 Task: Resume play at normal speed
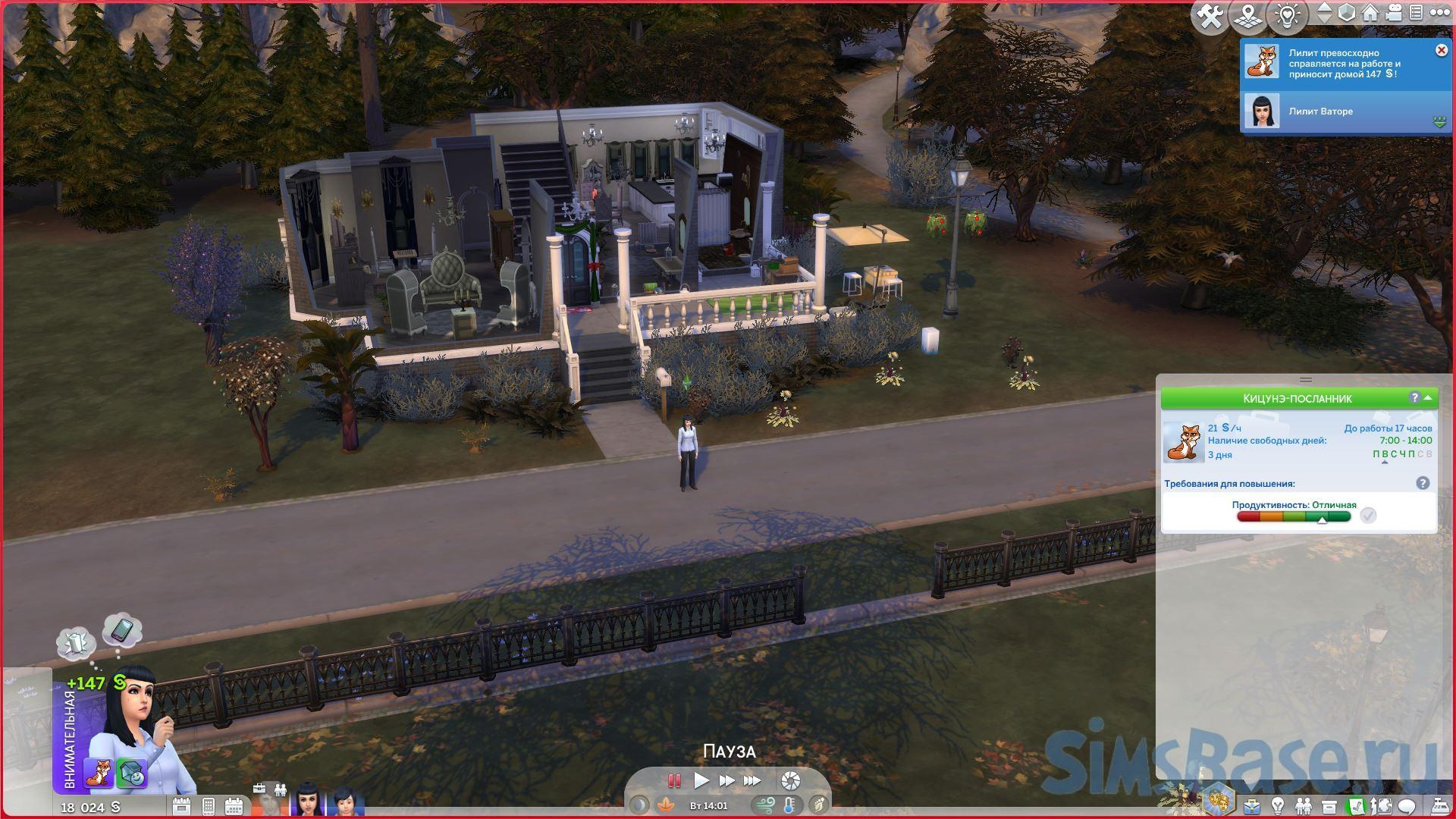point(701,780)
